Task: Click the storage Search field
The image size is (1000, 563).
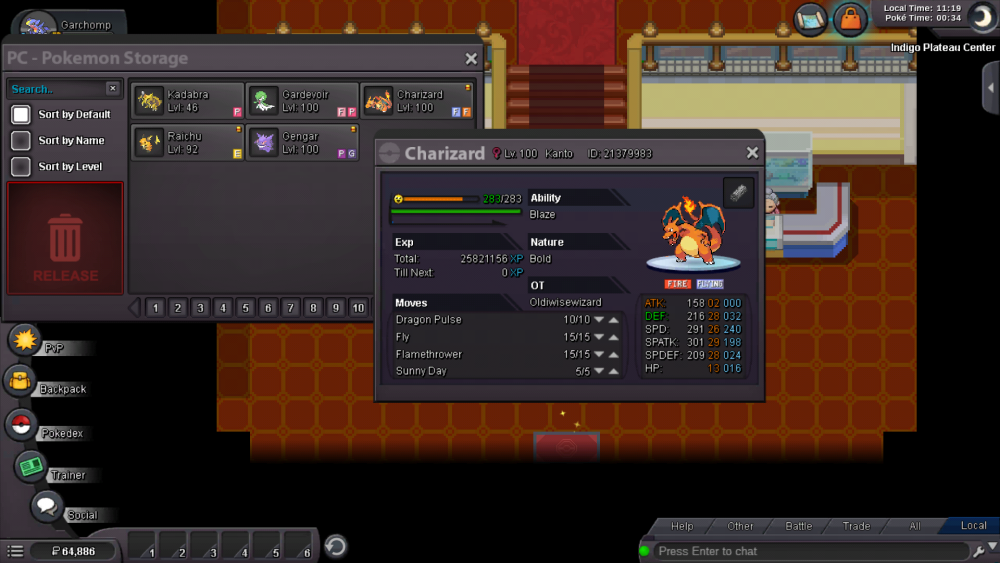Action: [x=55, y=89]
